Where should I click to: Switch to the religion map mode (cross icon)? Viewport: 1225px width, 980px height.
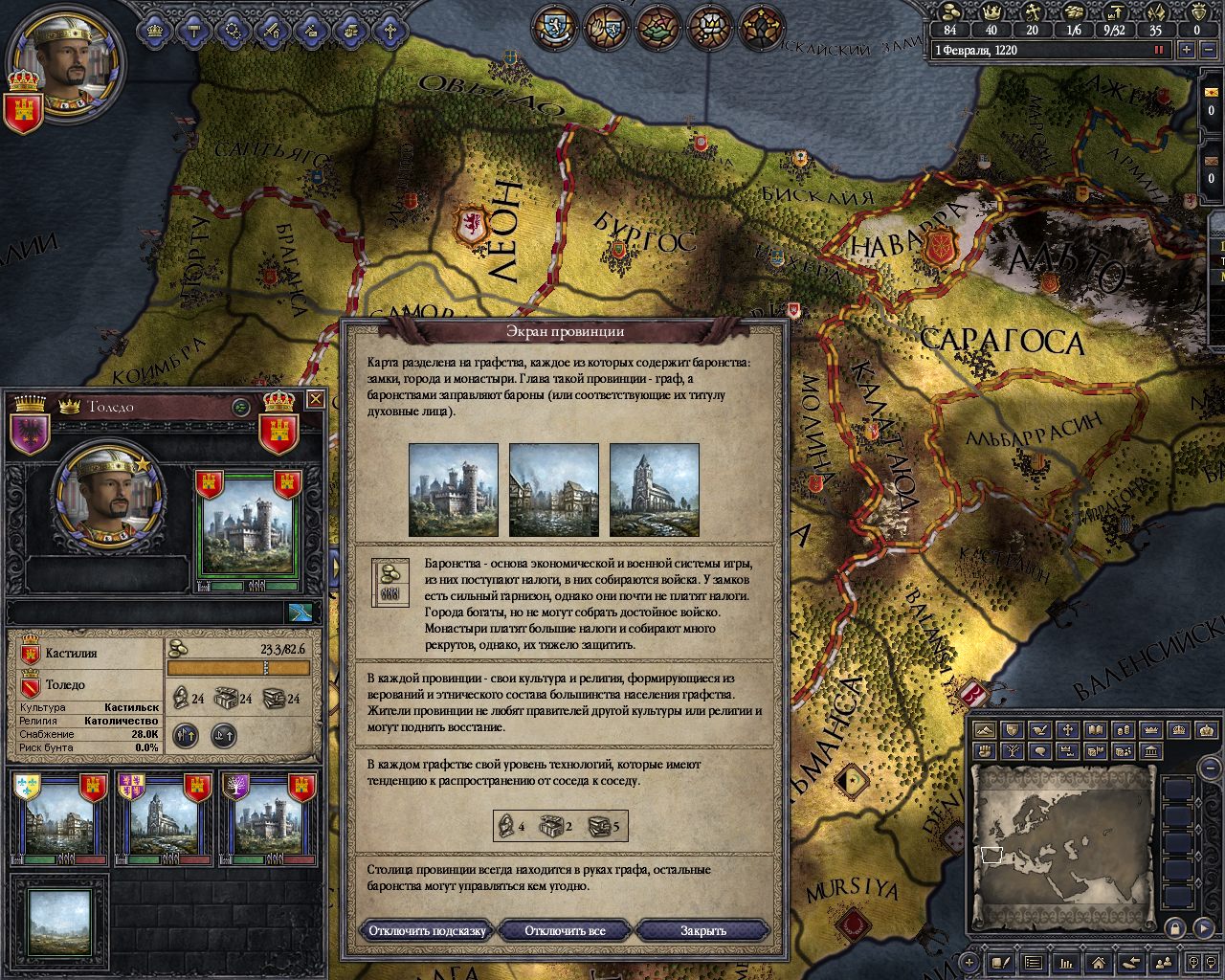1069,730
